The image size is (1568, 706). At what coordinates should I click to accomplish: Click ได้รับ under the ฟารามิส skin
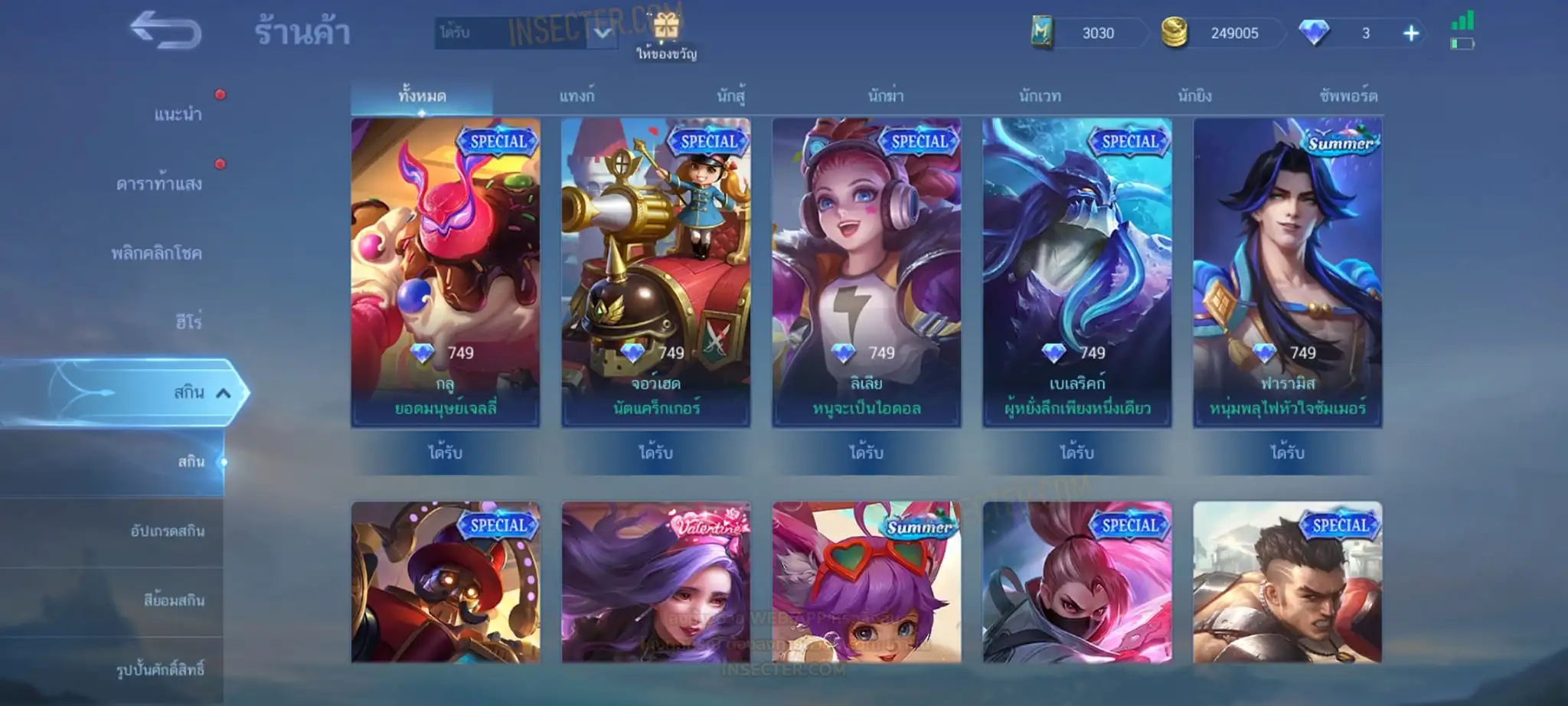pyautogui.click(x=1287, y=453)
